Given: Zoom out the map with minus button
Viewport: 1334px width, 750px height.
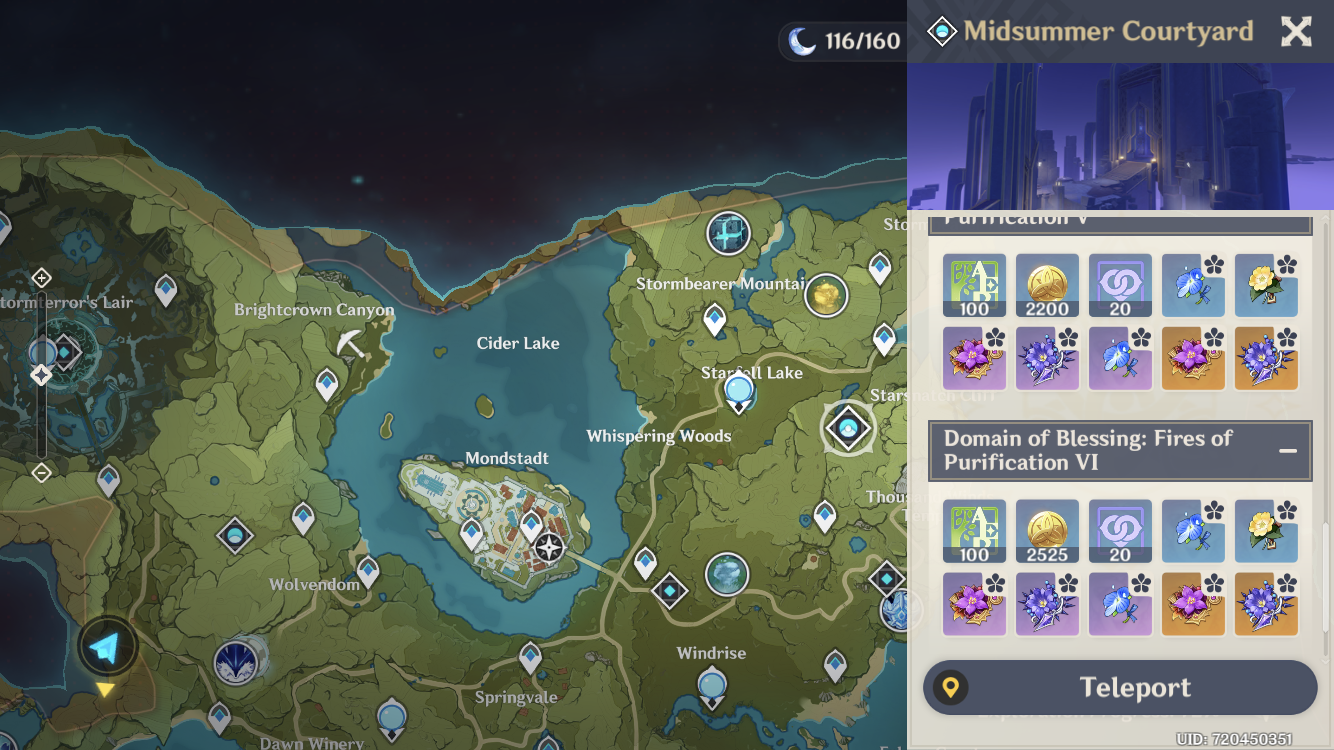Looking at the screenshot, I should 41,472.
